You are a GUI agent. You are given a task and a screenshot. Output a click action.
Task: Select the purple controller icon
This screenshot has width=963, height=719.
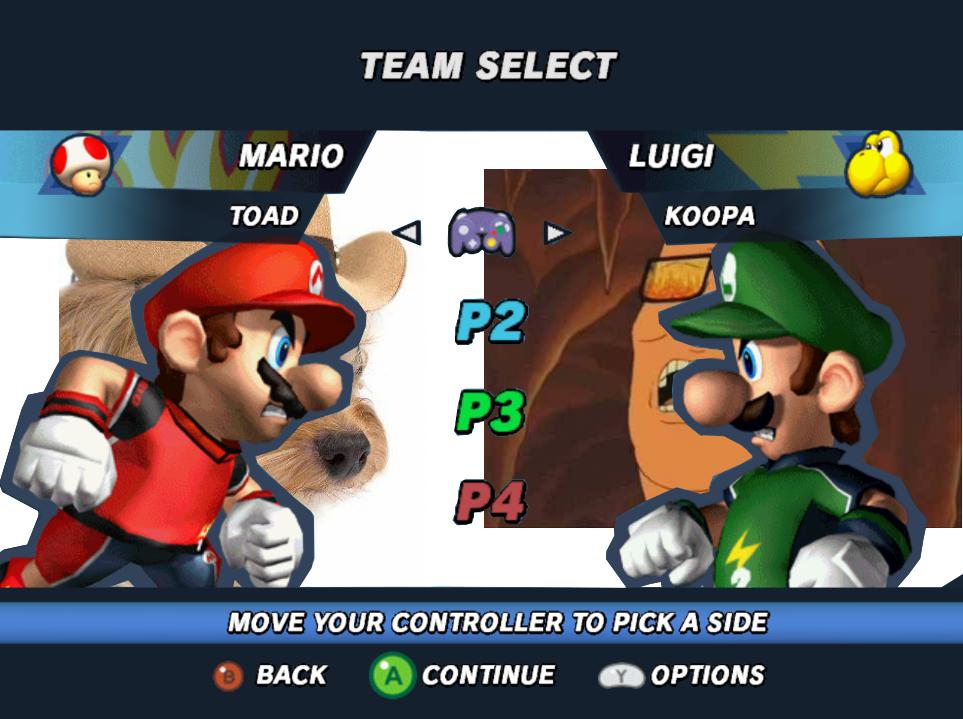(481, 232)
